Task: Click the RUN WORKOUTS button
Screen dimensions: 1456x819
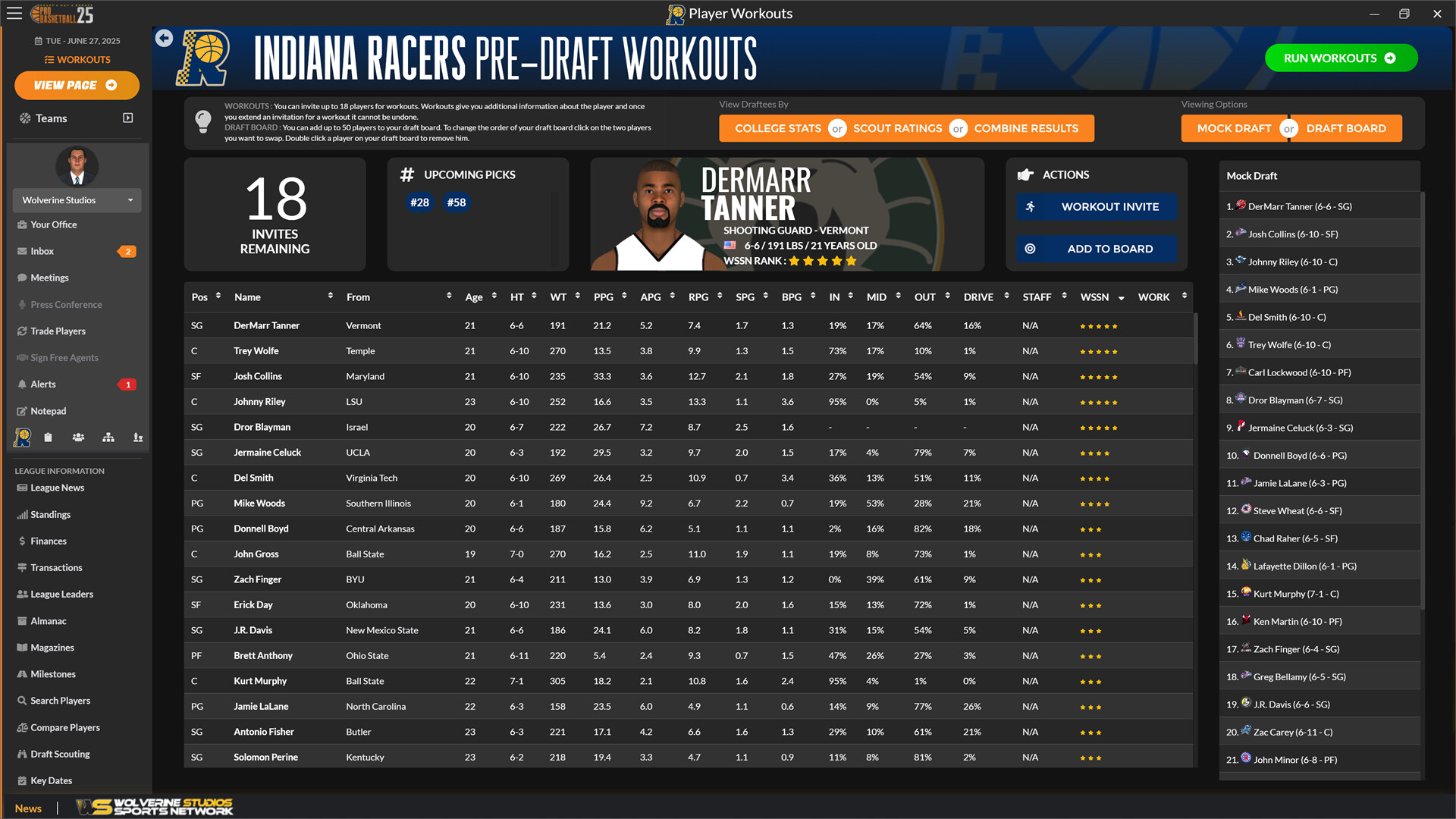Action: tap(1341, 58)
